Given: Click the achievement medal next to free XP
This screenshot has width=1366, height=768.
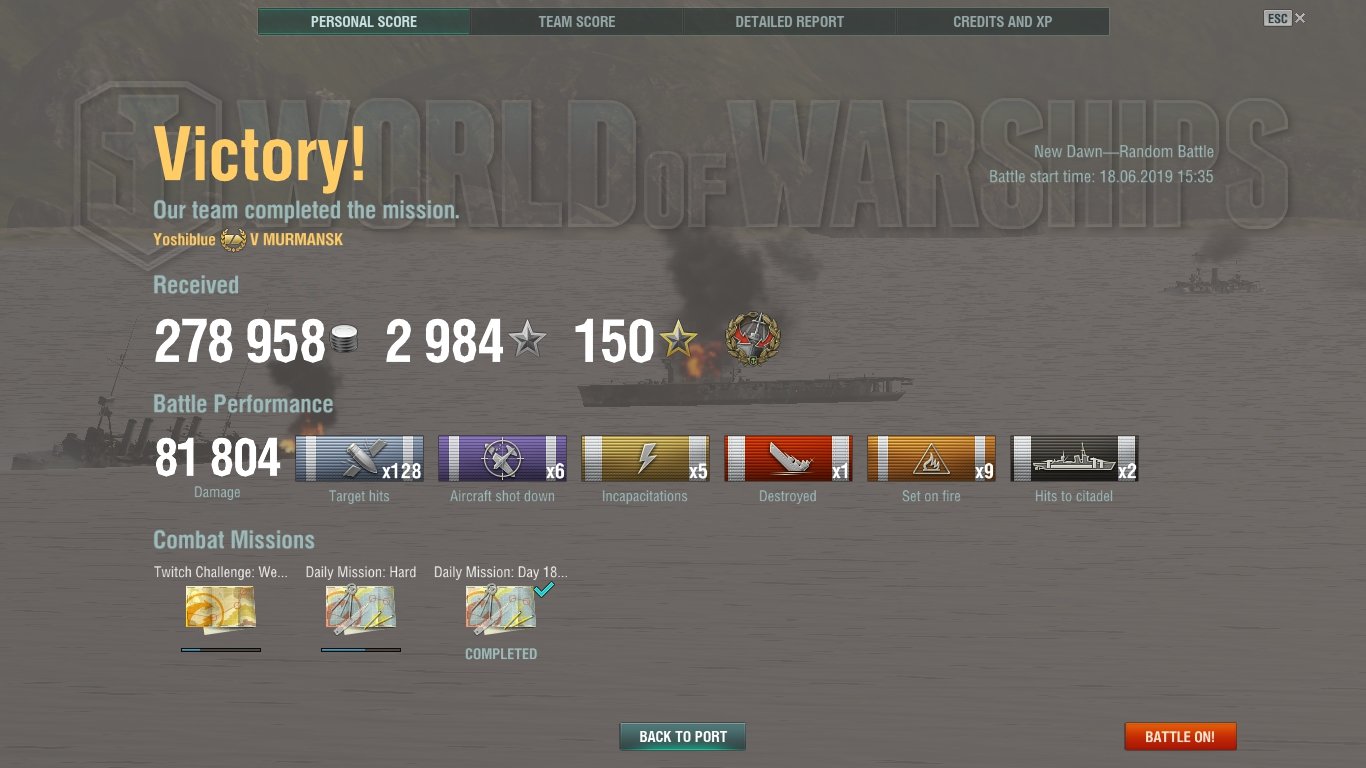Looking at the screenshot, I should click(753, 340).
